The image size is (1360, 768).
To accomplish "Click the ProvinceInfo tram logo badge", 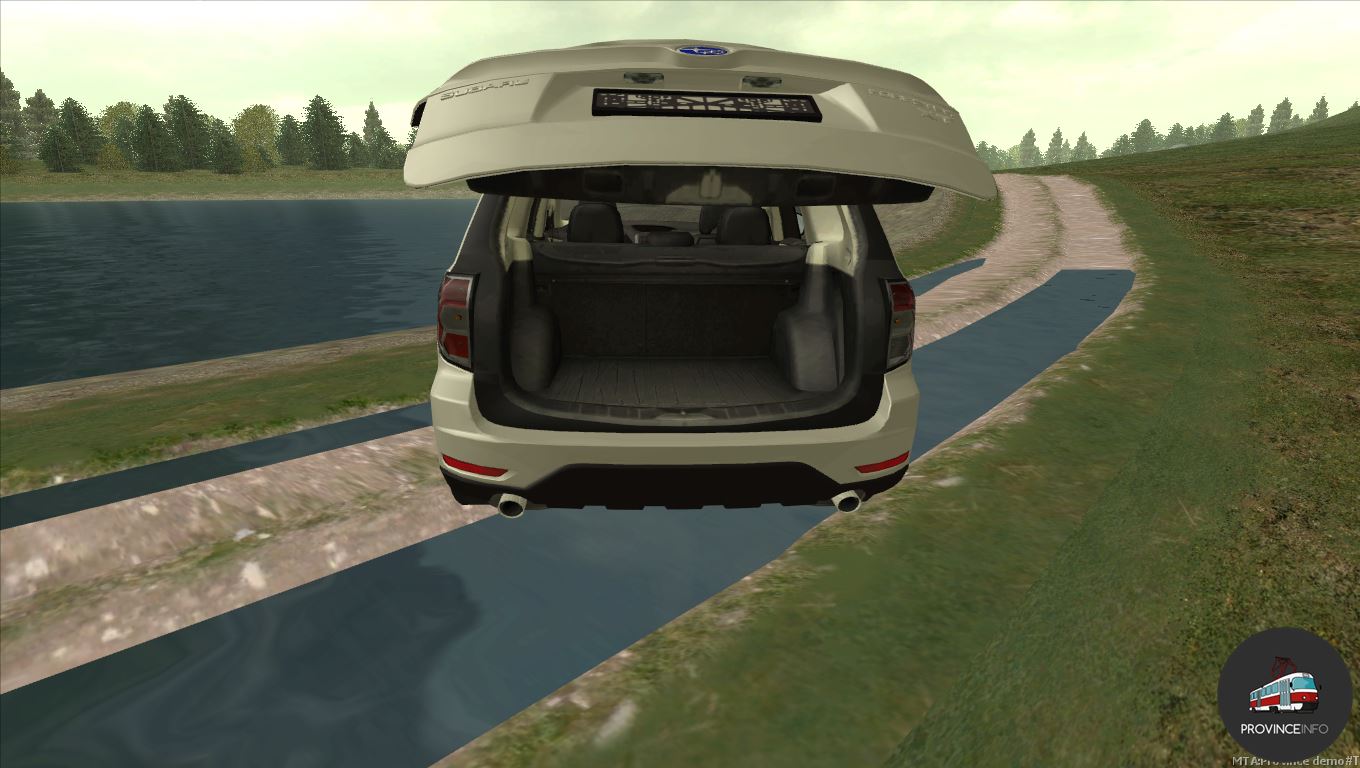I will [x=1284, y=695].
